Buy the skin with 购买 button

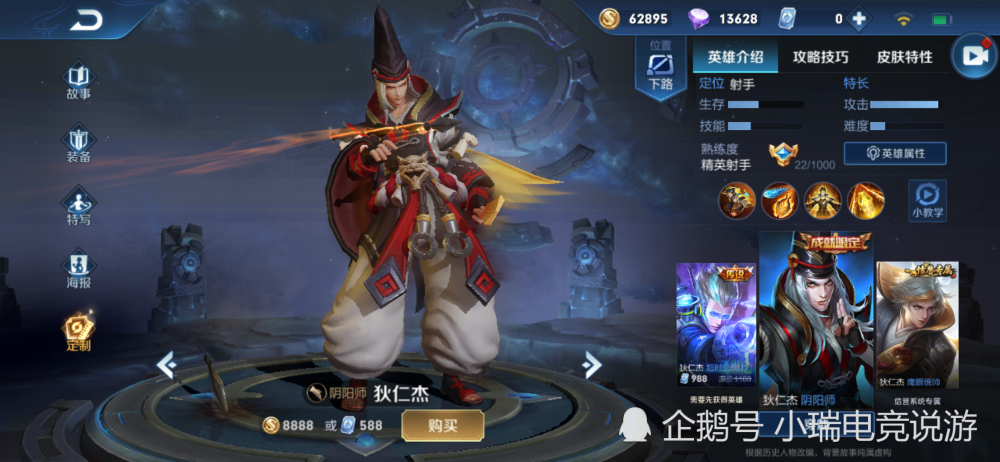click(x=442, y=425)
